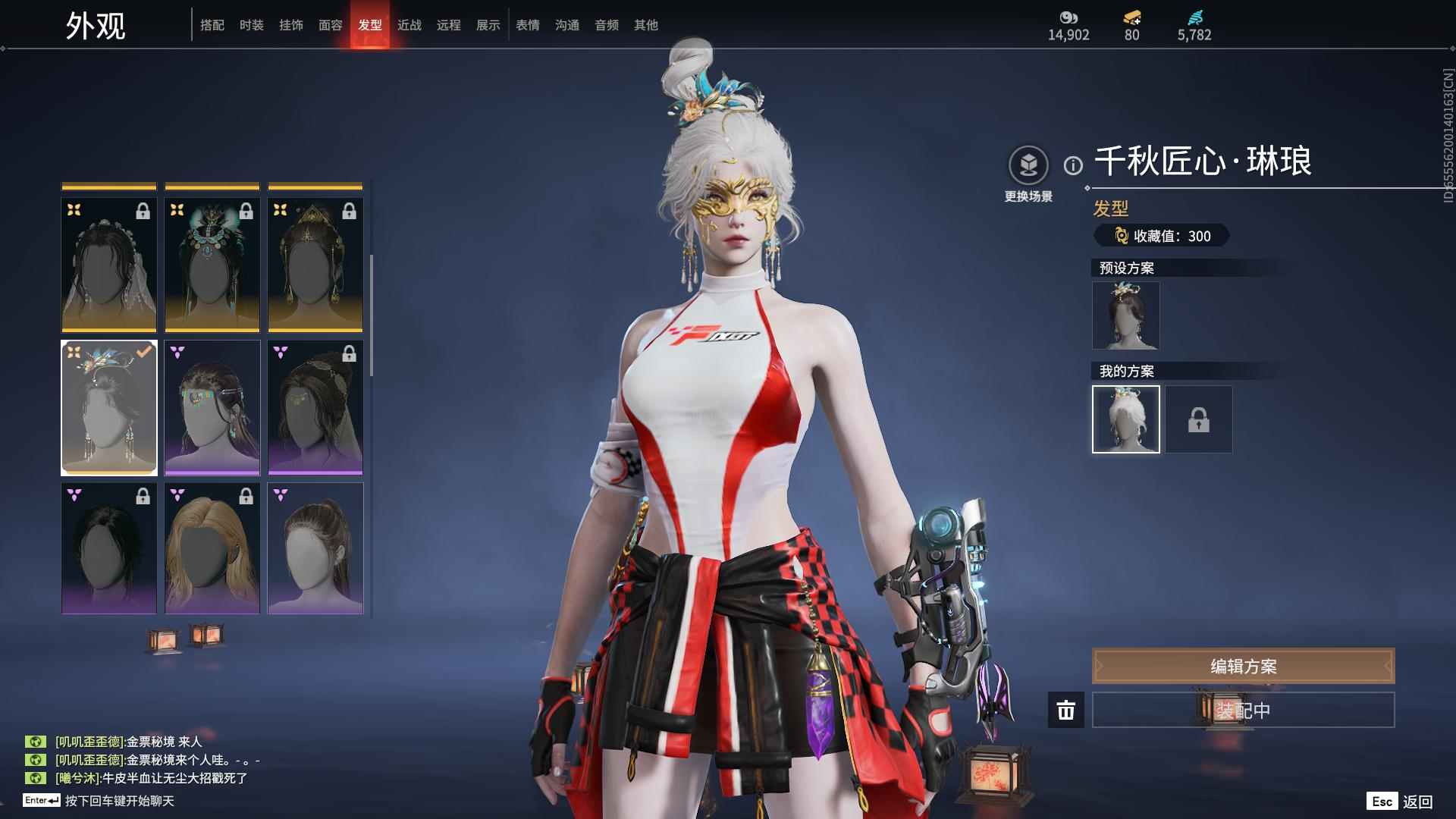Screen dimensions: 1456x819
Task: Choose the white-hair custom scheme thumbnail
Action: 1125,419
